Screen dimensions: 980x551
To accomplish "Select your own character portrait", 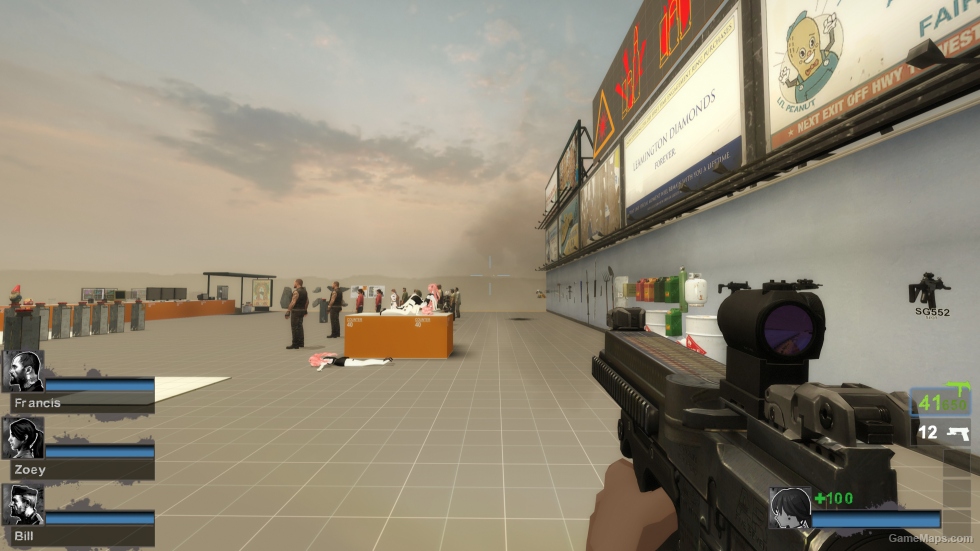I will click(x=788, y=507).
